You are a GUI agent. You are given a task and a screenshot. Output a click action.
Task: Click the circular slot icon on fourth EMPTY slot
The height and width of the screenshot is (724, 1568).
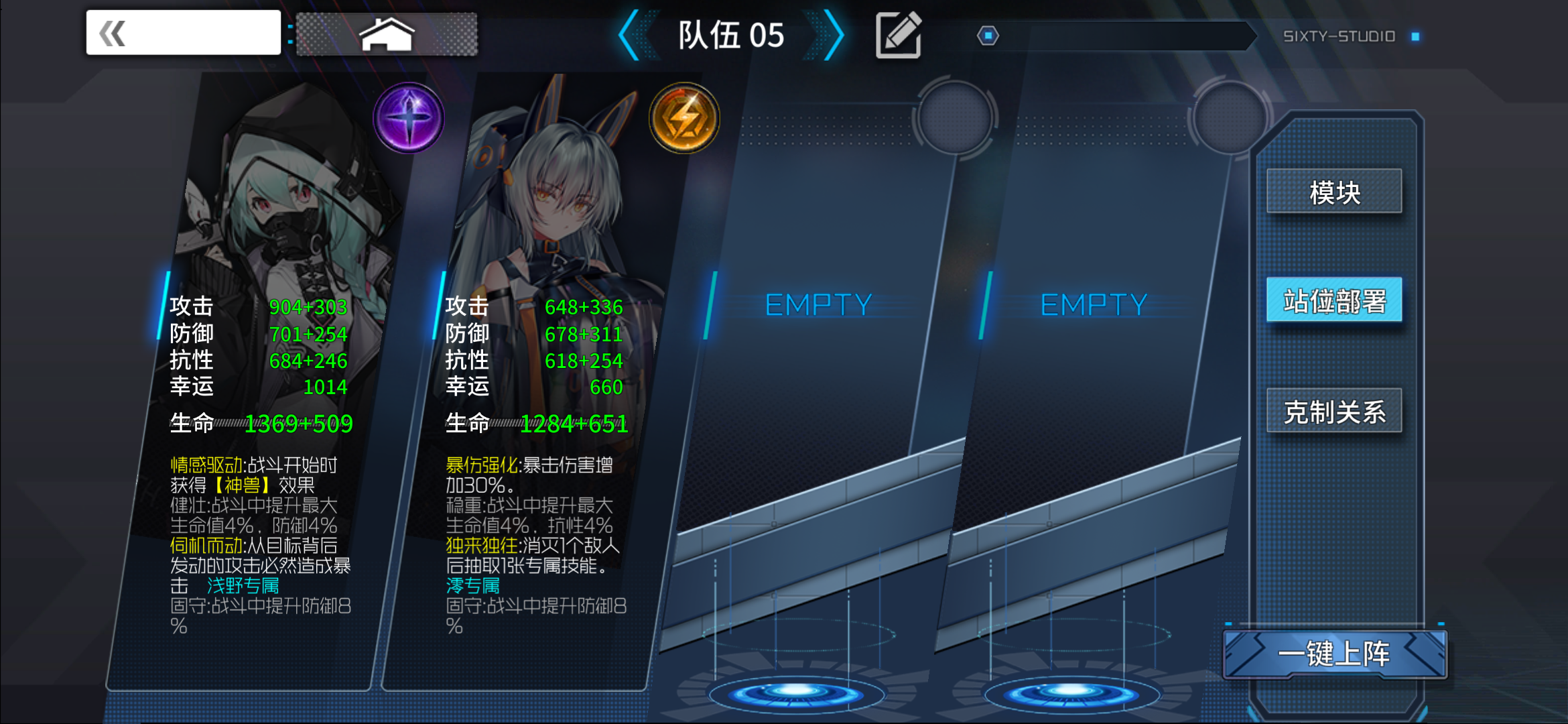tap(1229, 119)
